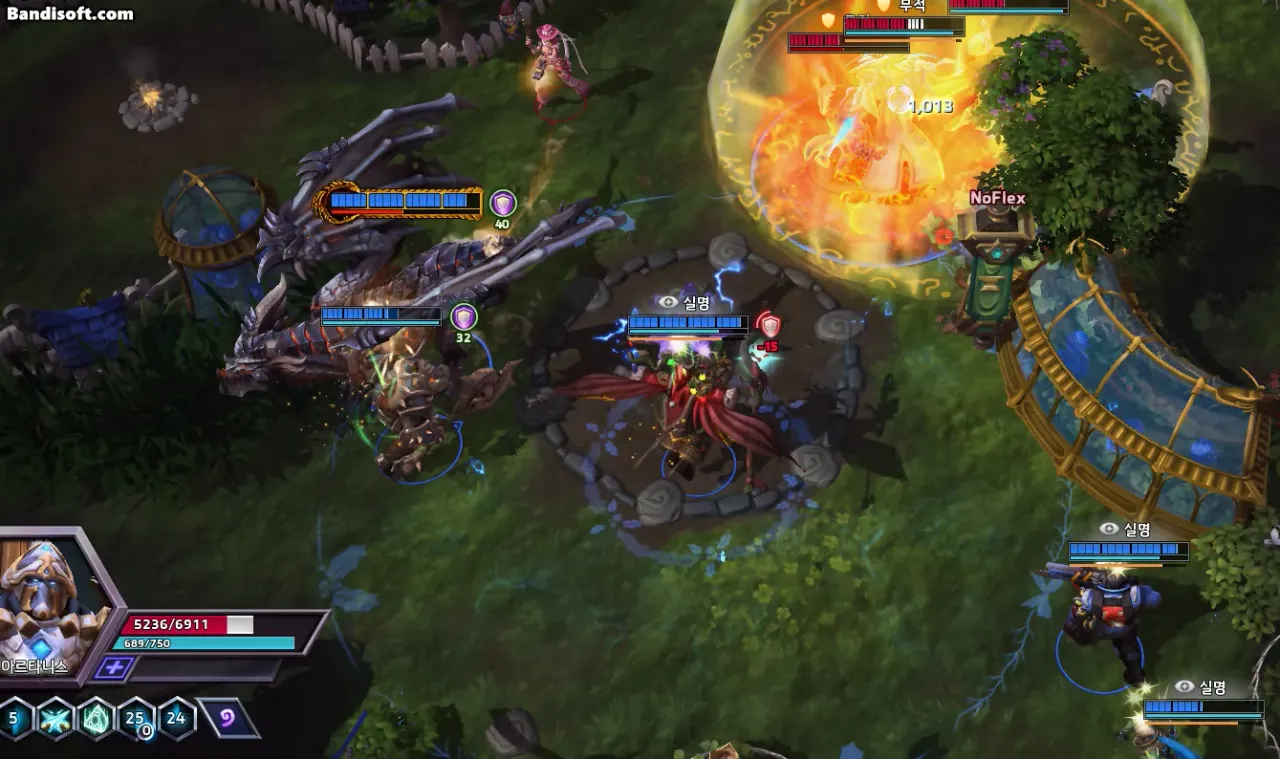This screenshot has width=1280, height=759.
Task: Select the ability slot showing cooldown 25
Action: point(136,718)
